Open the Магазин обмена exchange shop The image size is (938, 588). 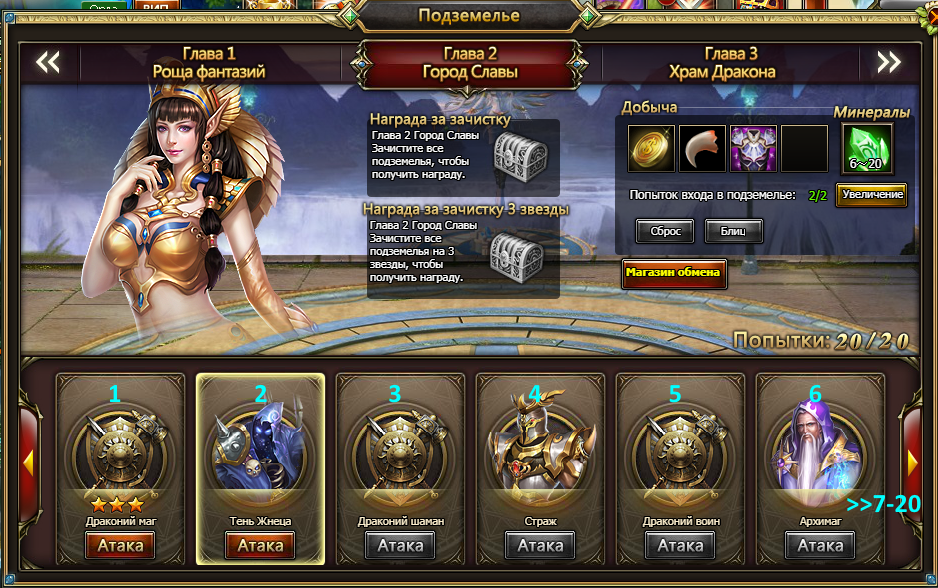click(673, 273)
